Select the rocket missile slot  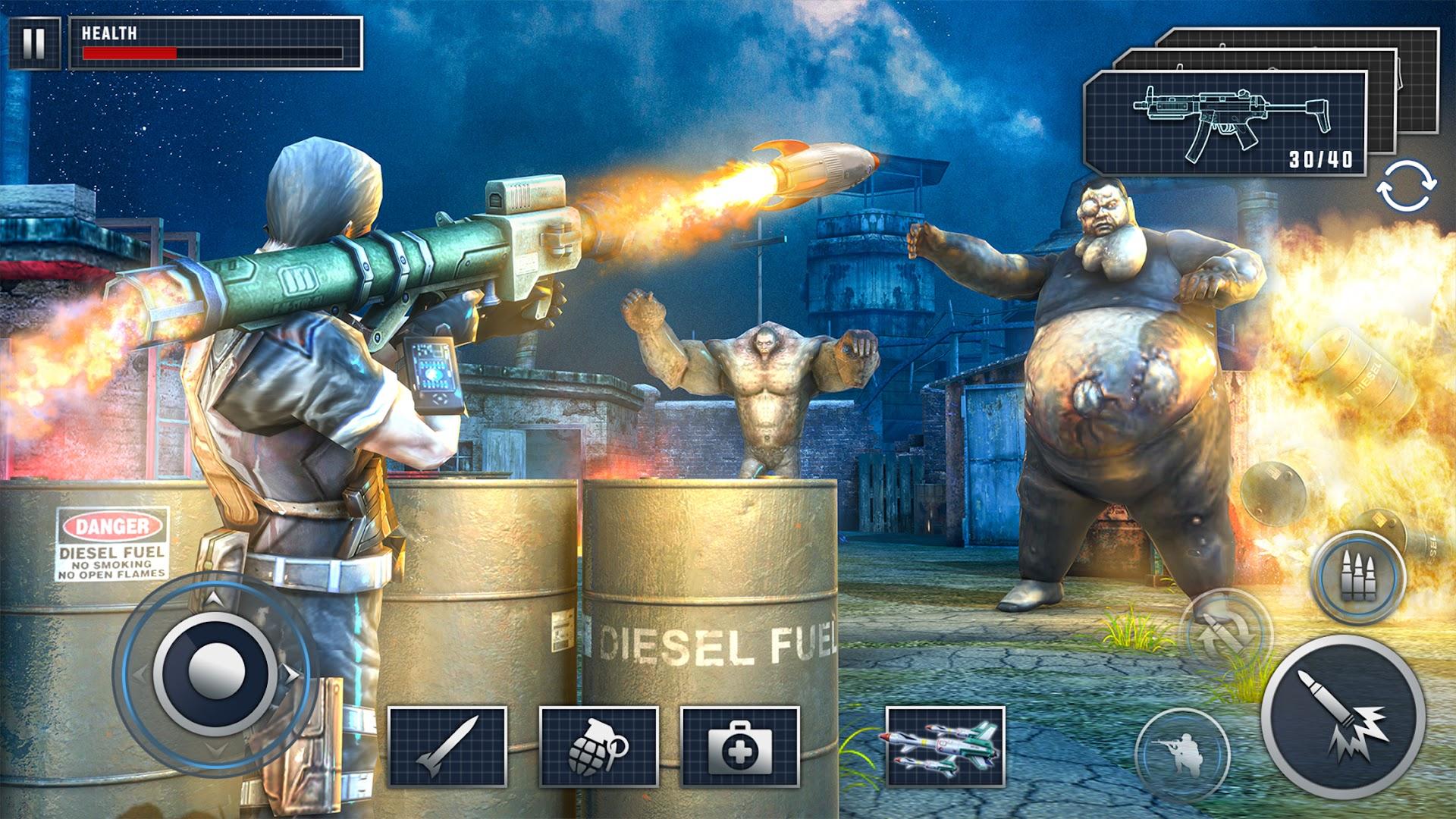click(447, 745)
